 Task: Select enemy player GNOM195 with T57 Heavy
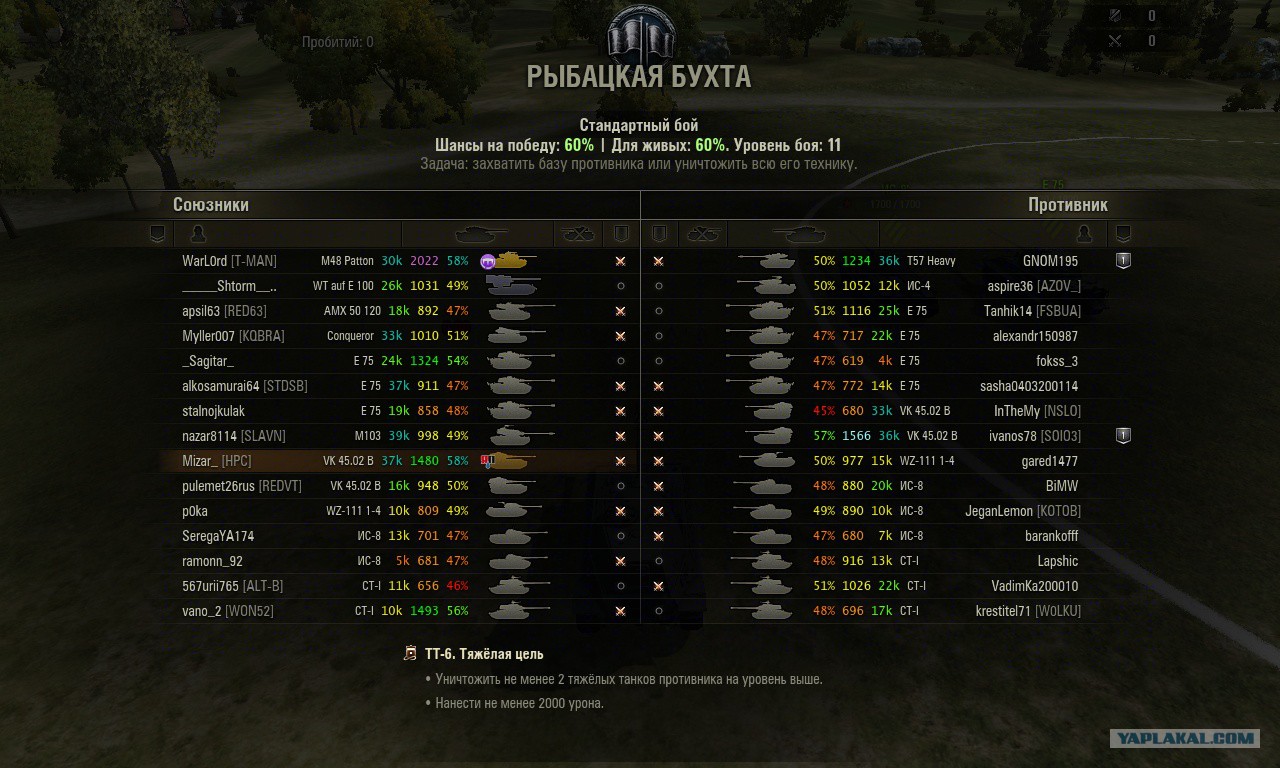click(1050, 261)
